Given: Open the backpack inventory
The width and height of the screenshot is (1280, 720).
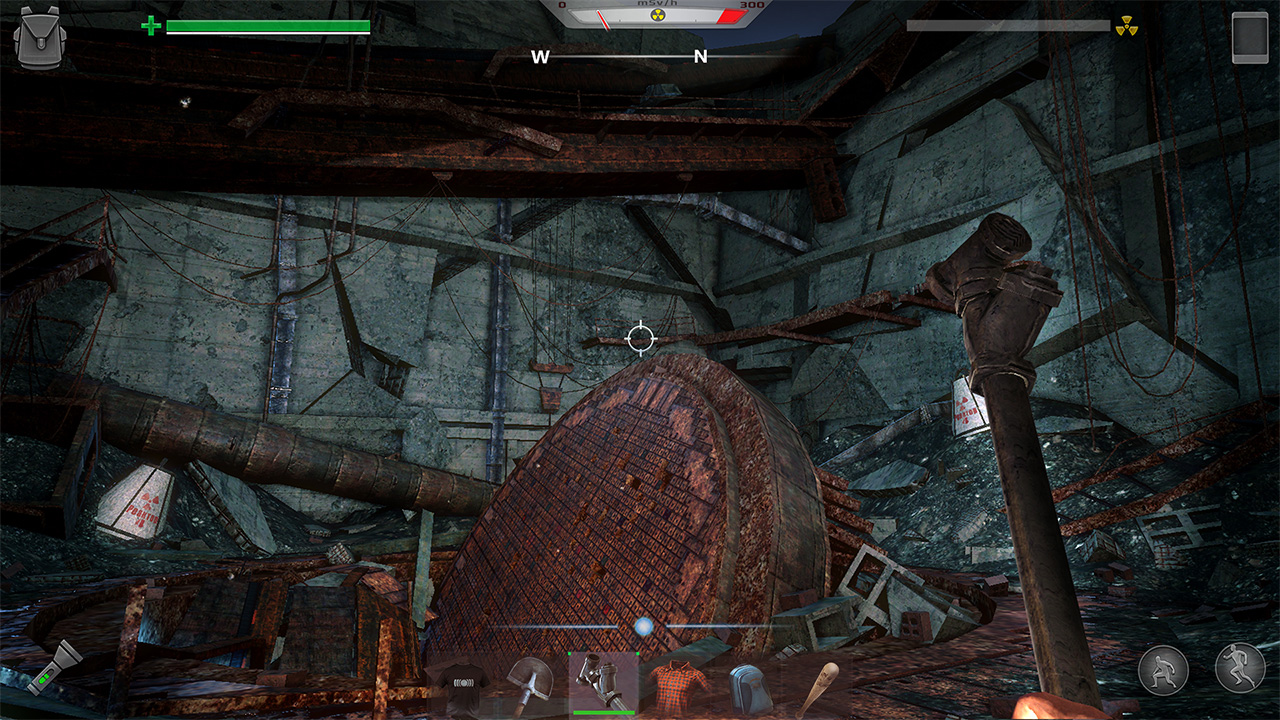Looking at the screenshot, I should tap(42, 38).
